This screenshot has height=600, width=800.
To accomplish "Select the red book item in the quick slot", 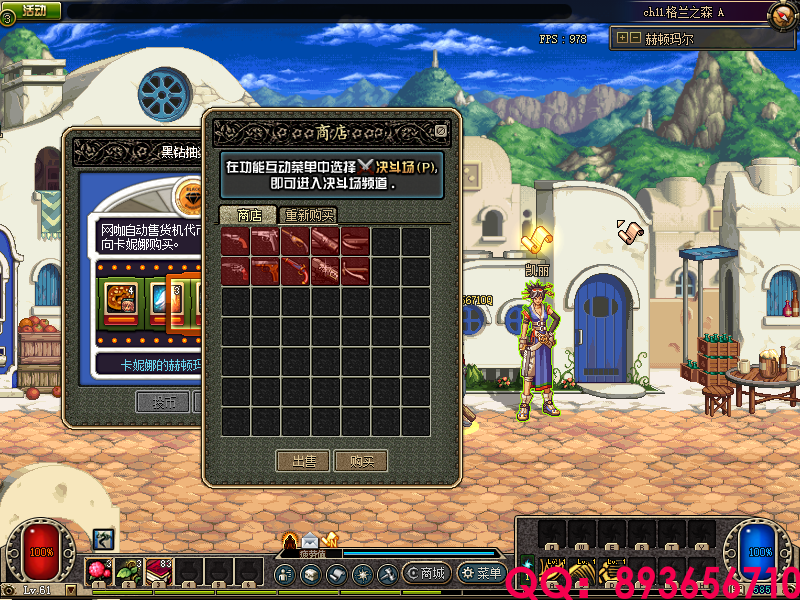I will click(x=159, y=571).
